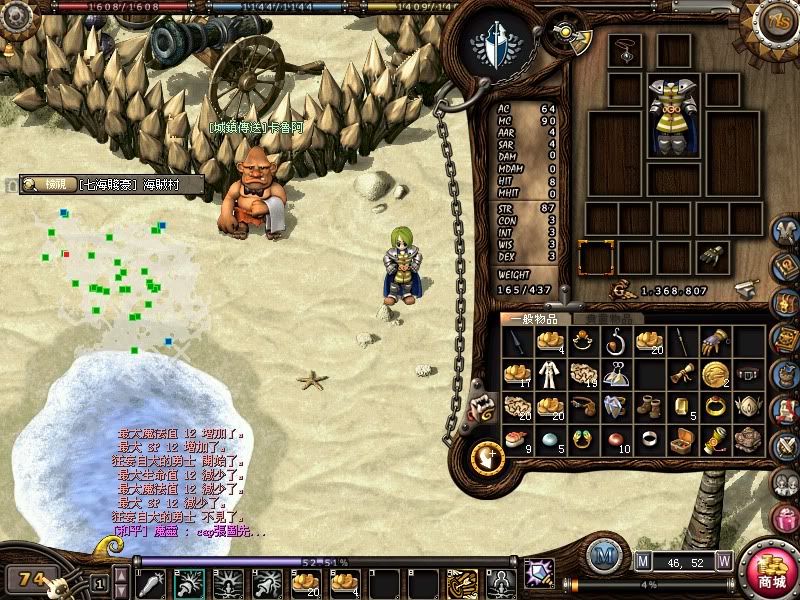Pick the fishing hook item
This screenshot has width=800, height=600.
tap(616, 342)
